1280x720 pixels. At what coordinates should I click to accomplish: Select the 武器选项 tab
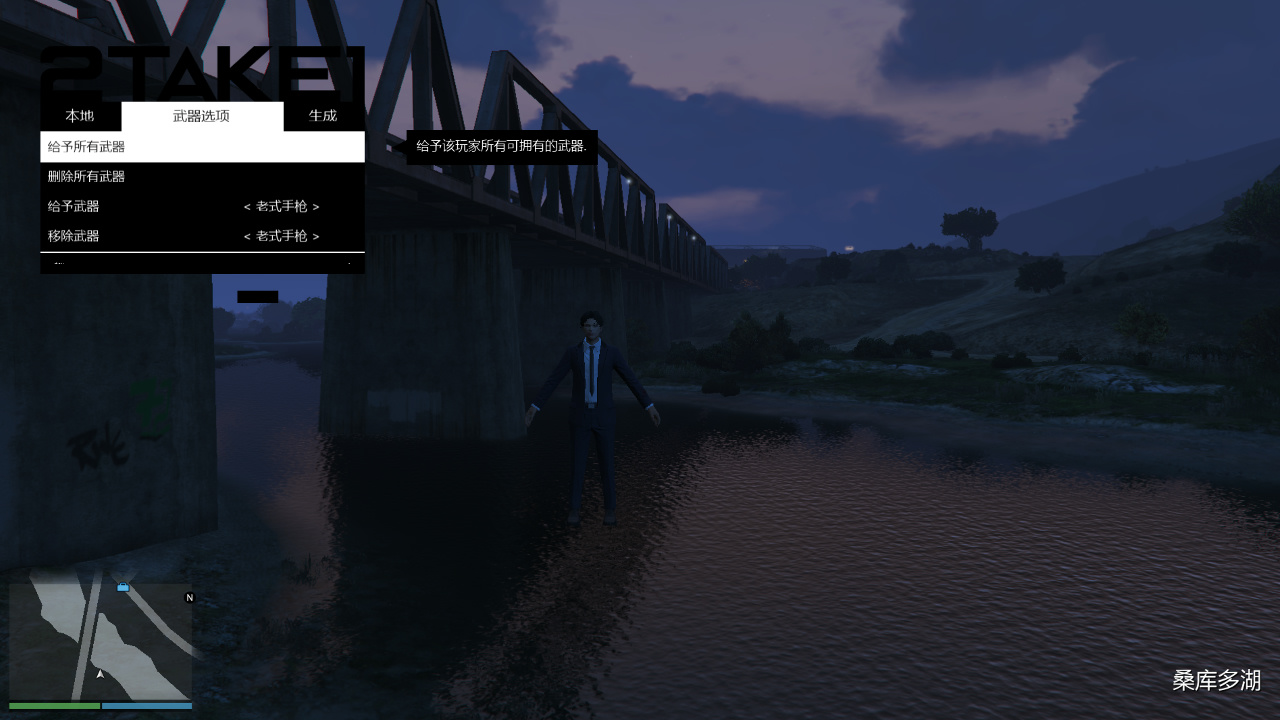(x=202, y=116)
